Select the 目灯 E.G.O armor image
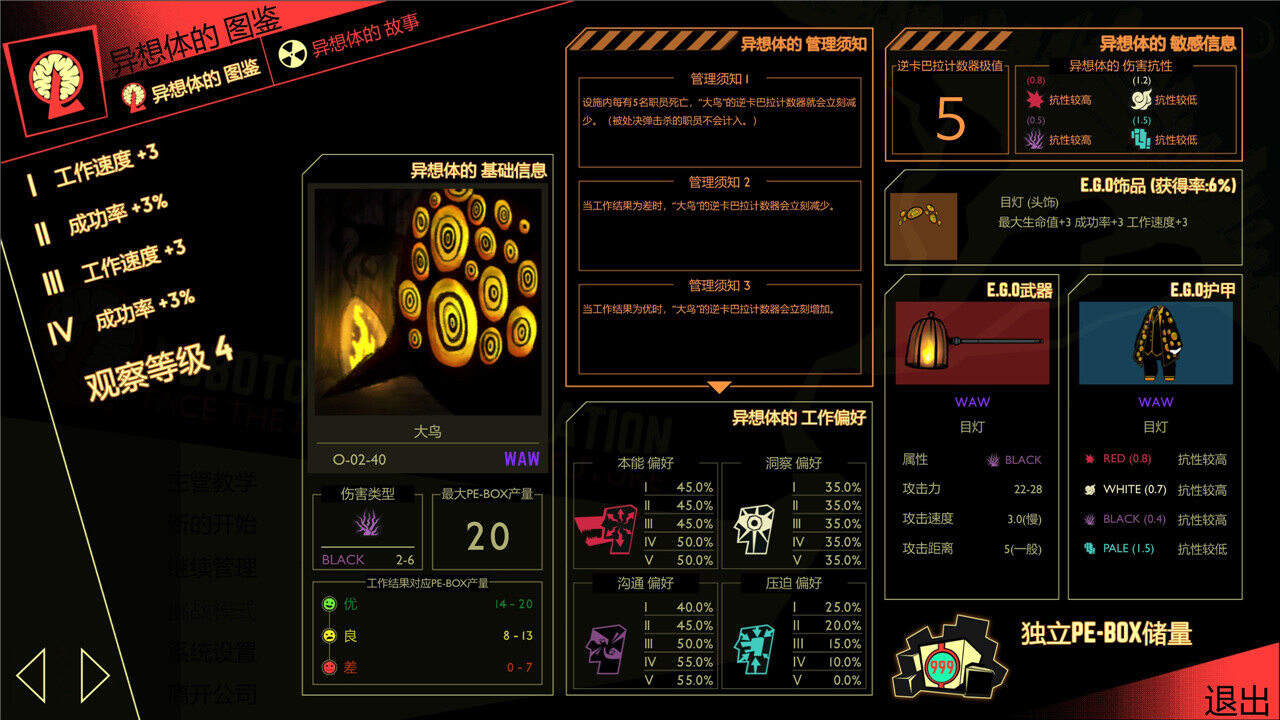This screenshot has height=720, width=1280. coord(1155,343)
